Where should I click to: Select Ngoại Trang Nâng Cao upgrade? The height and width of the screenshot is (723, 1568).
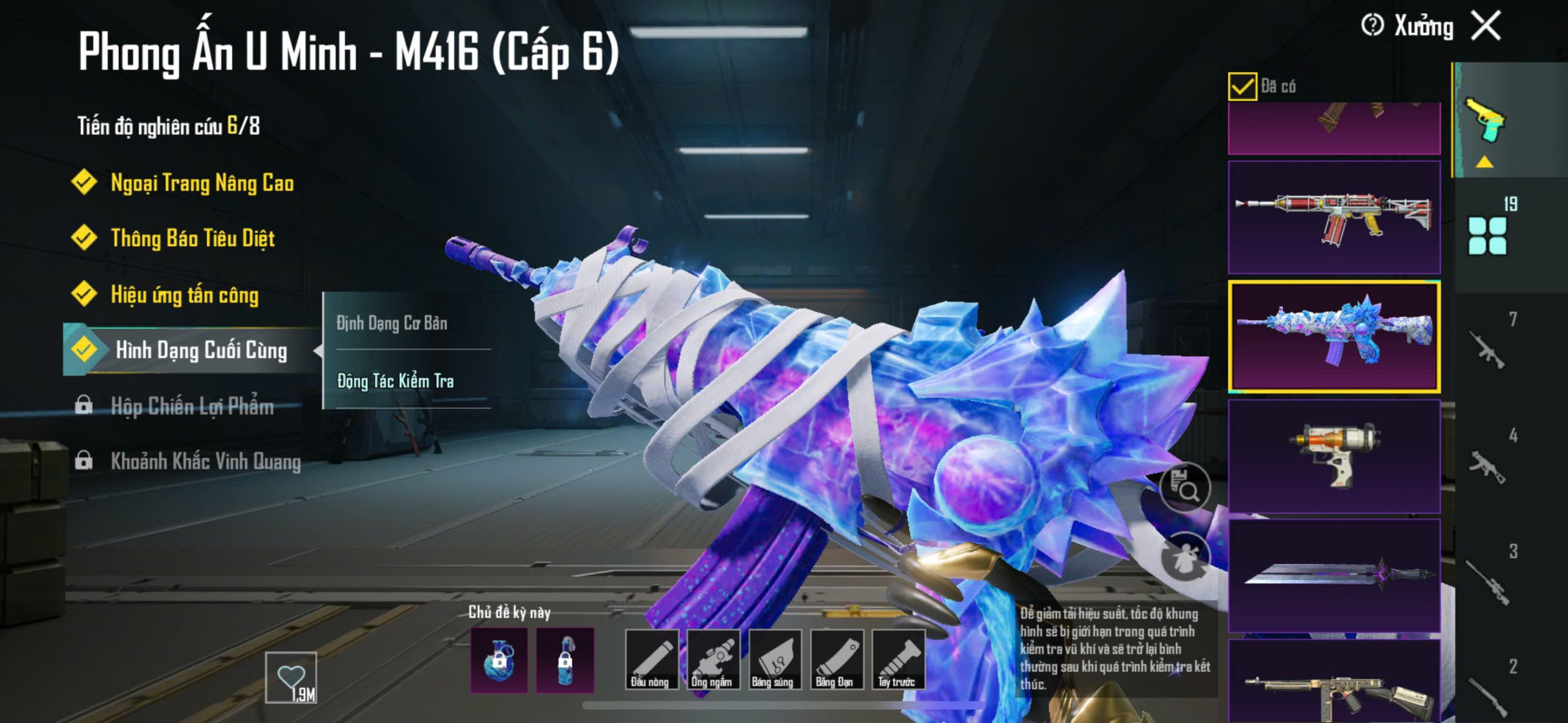(202, 183)
